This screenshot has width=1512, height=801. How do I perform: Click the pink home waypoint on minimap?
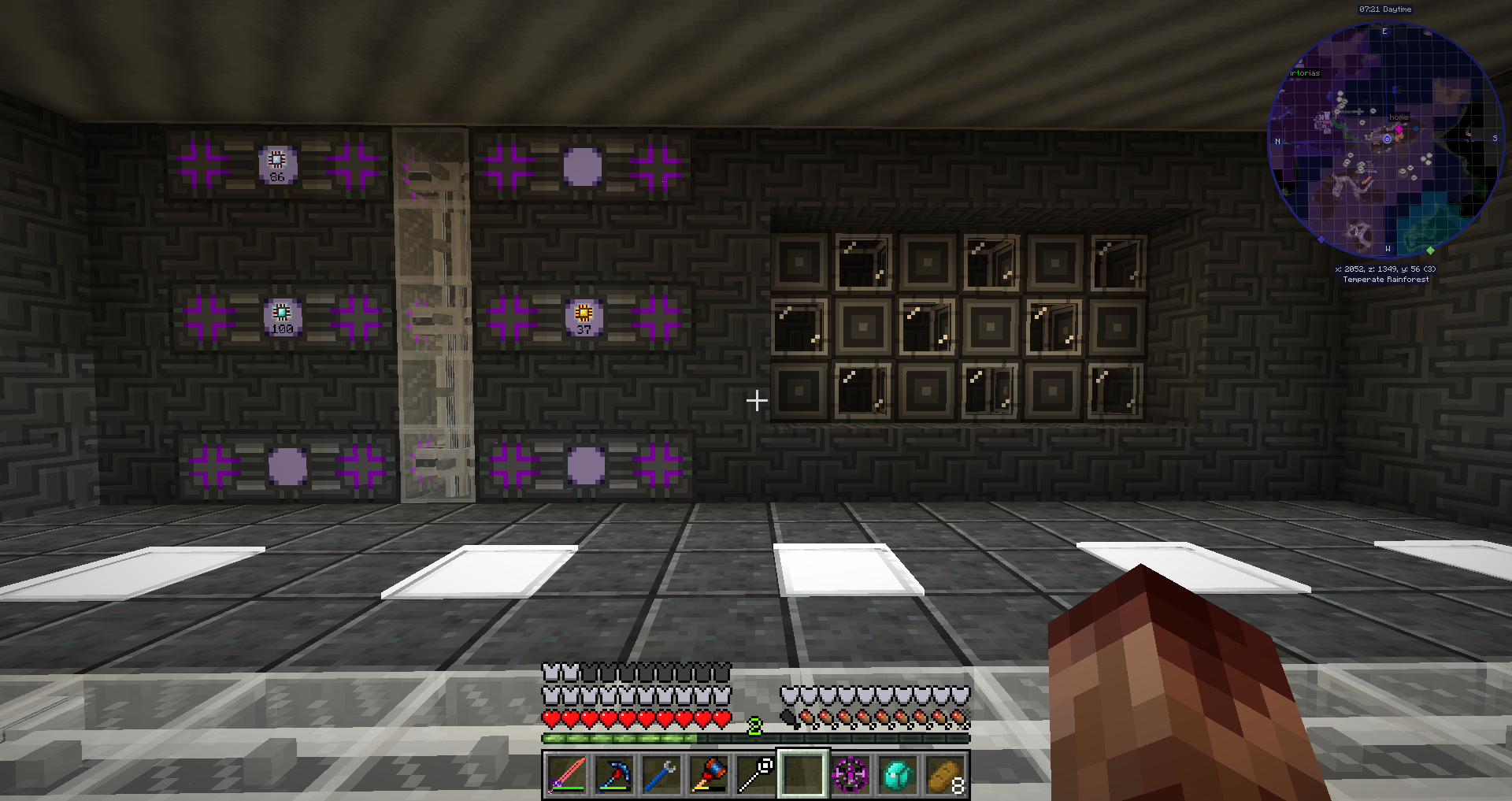[1399, 128]
